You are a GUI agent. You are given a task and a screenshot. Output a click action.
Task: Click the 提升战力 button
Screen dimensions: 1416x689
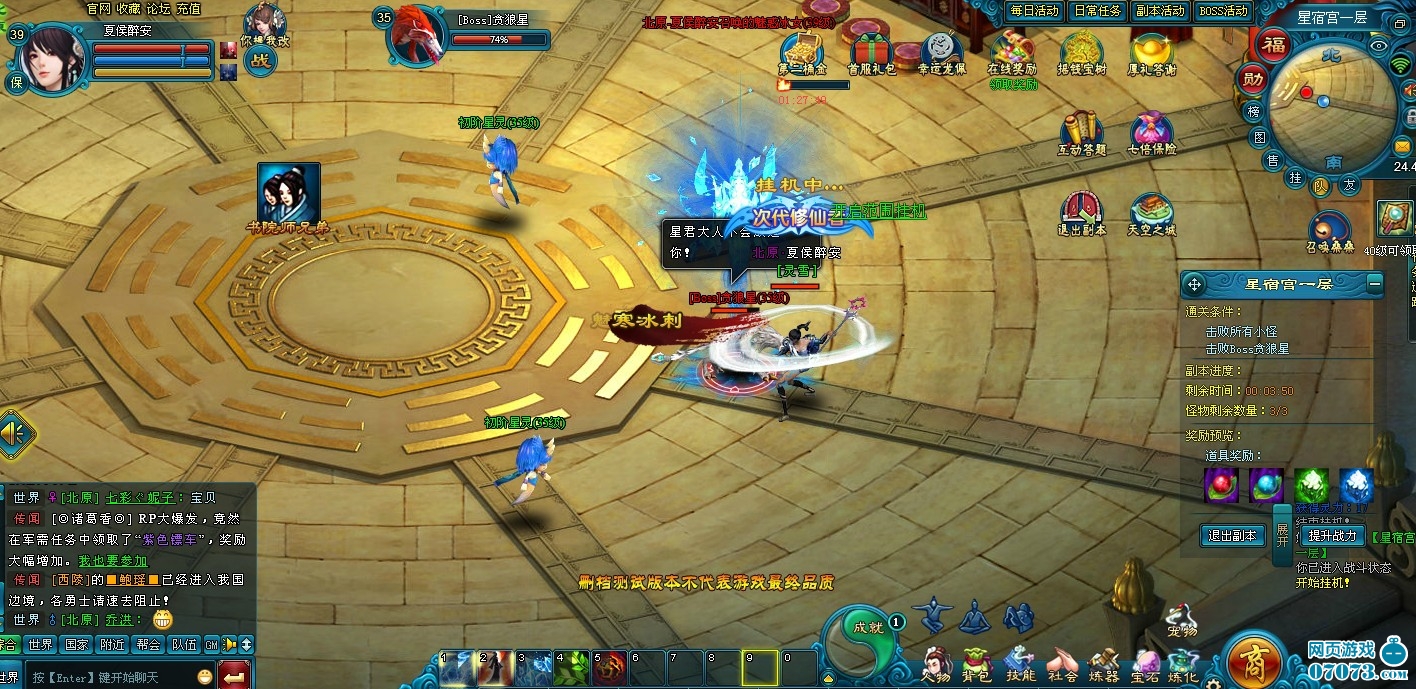click(x=1332, y=536)
